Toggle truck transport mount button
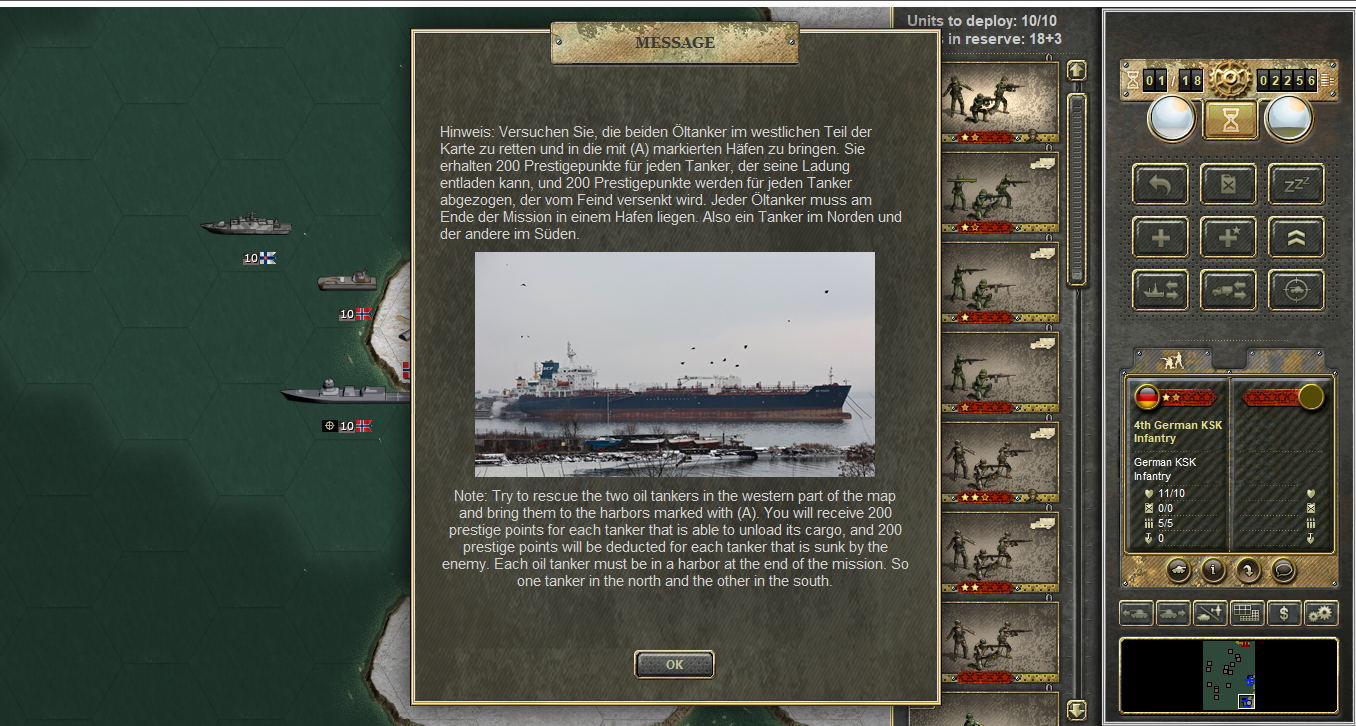The height and width of the screenshot is (726, 1356). point(1228,290)
